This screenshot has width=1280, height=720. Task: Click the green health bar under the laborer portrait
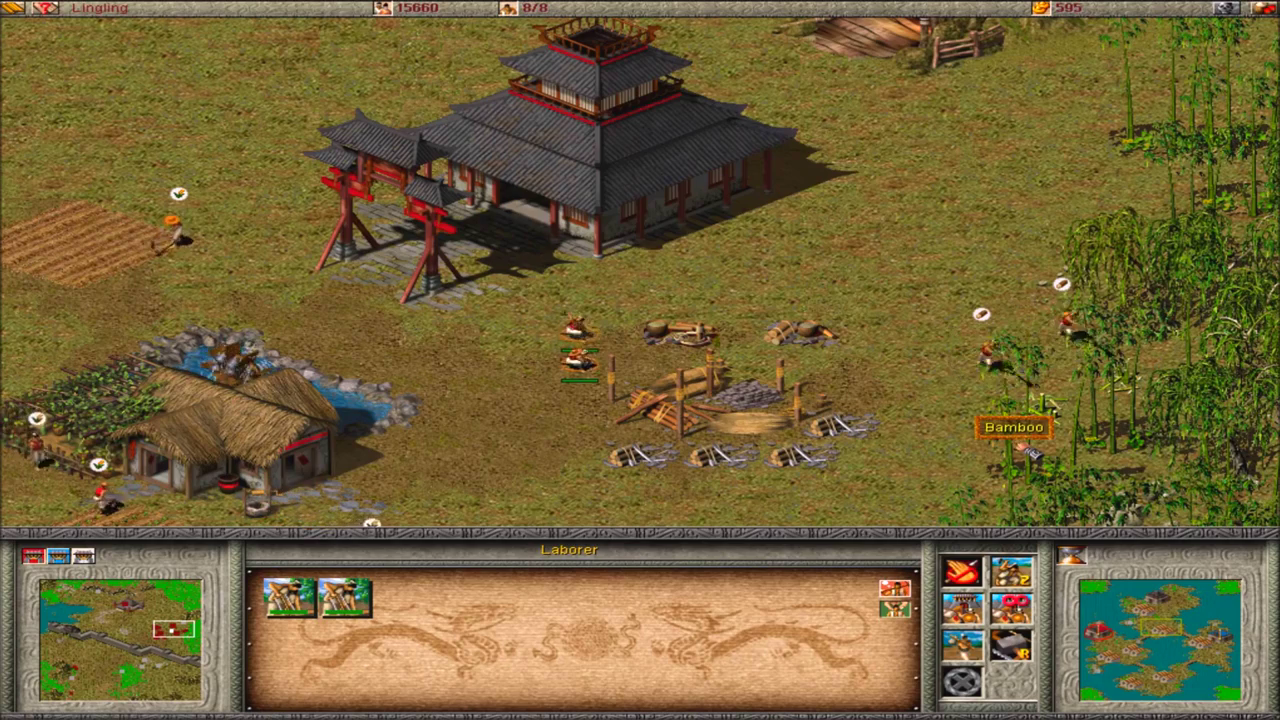[288, 612]
